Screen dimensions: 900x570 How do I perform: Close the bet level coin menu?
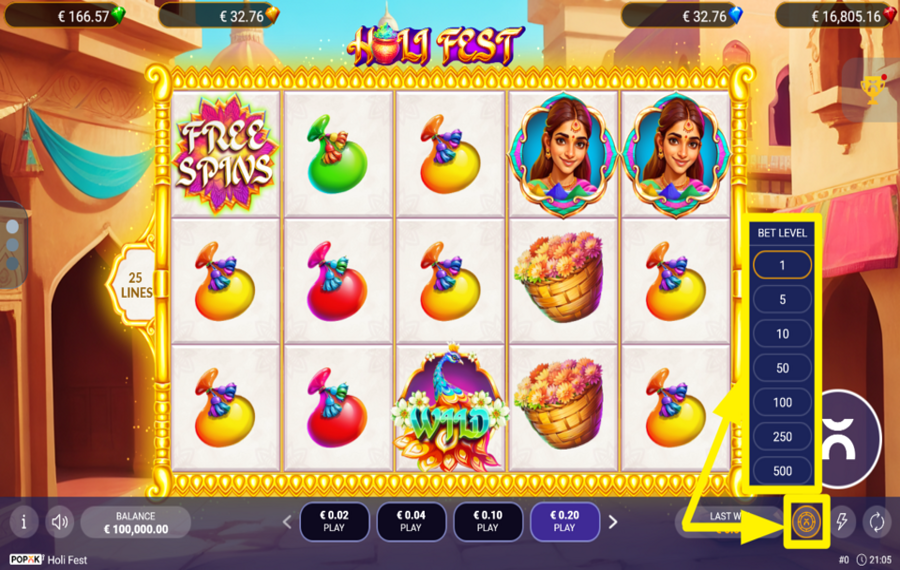807,521
